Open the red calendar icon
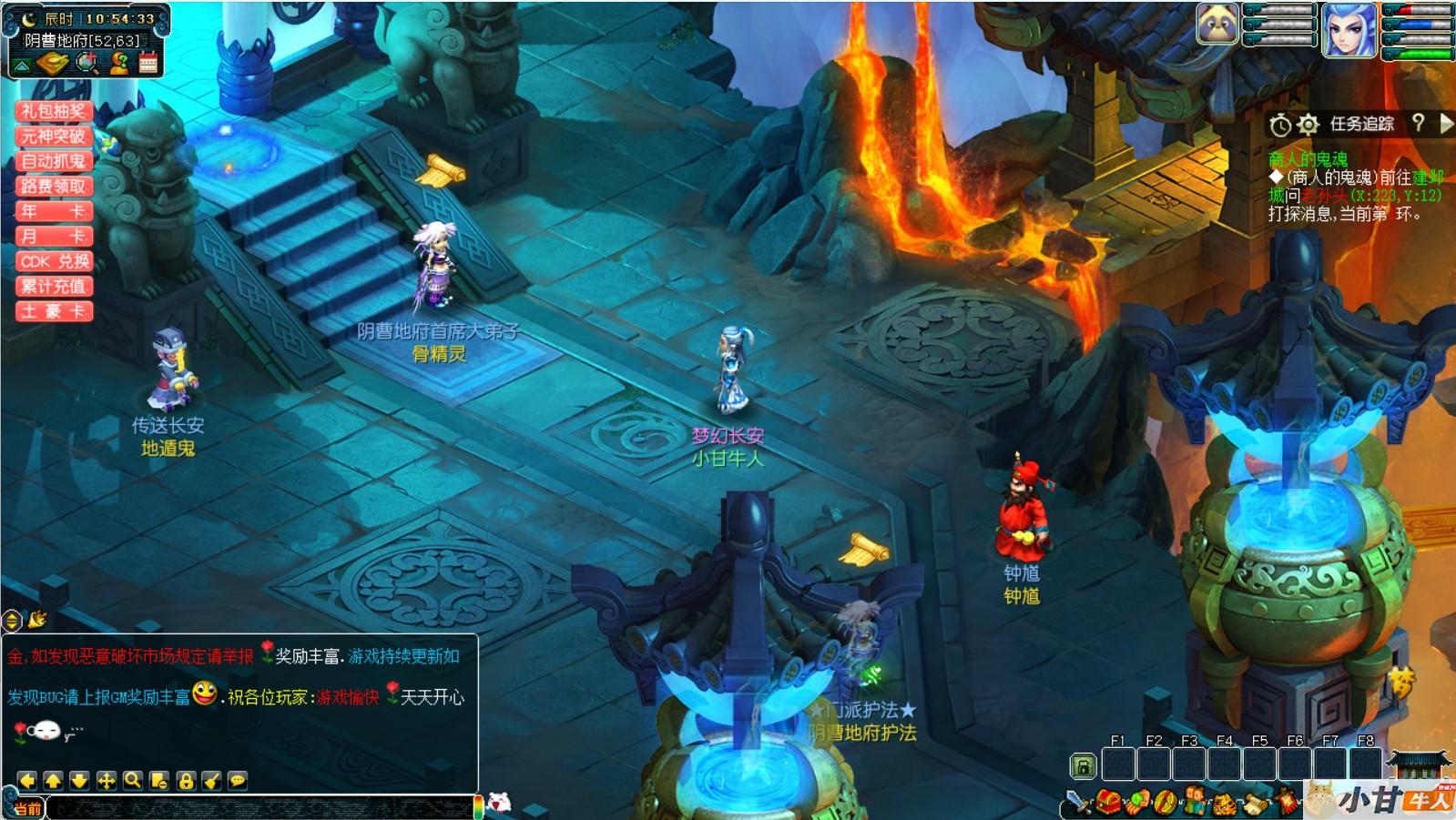The width and height of the screenshot is (1456, 820). (148, 63)
